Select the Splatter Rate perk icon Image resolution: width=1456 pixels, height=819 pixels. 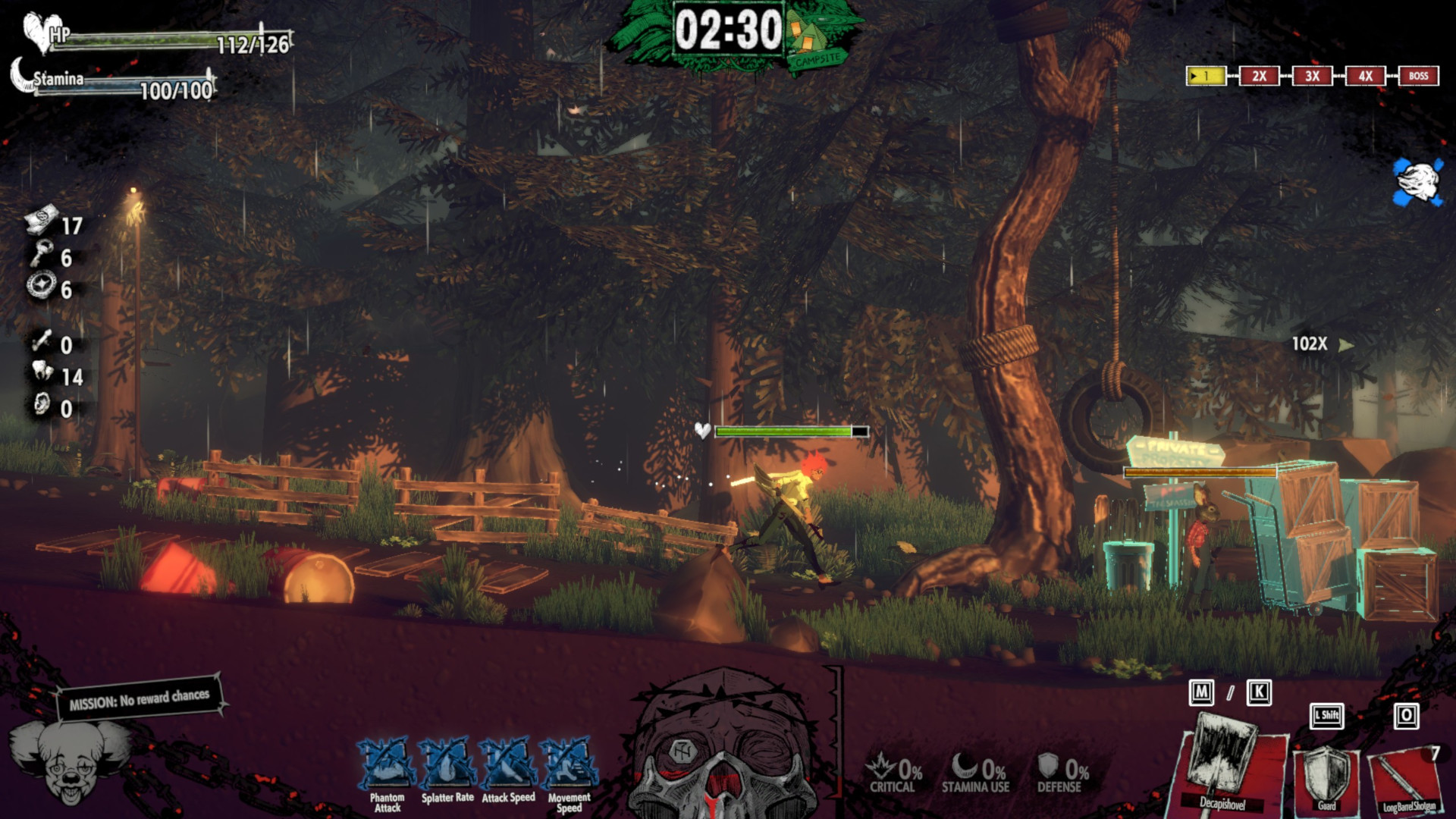447,764
